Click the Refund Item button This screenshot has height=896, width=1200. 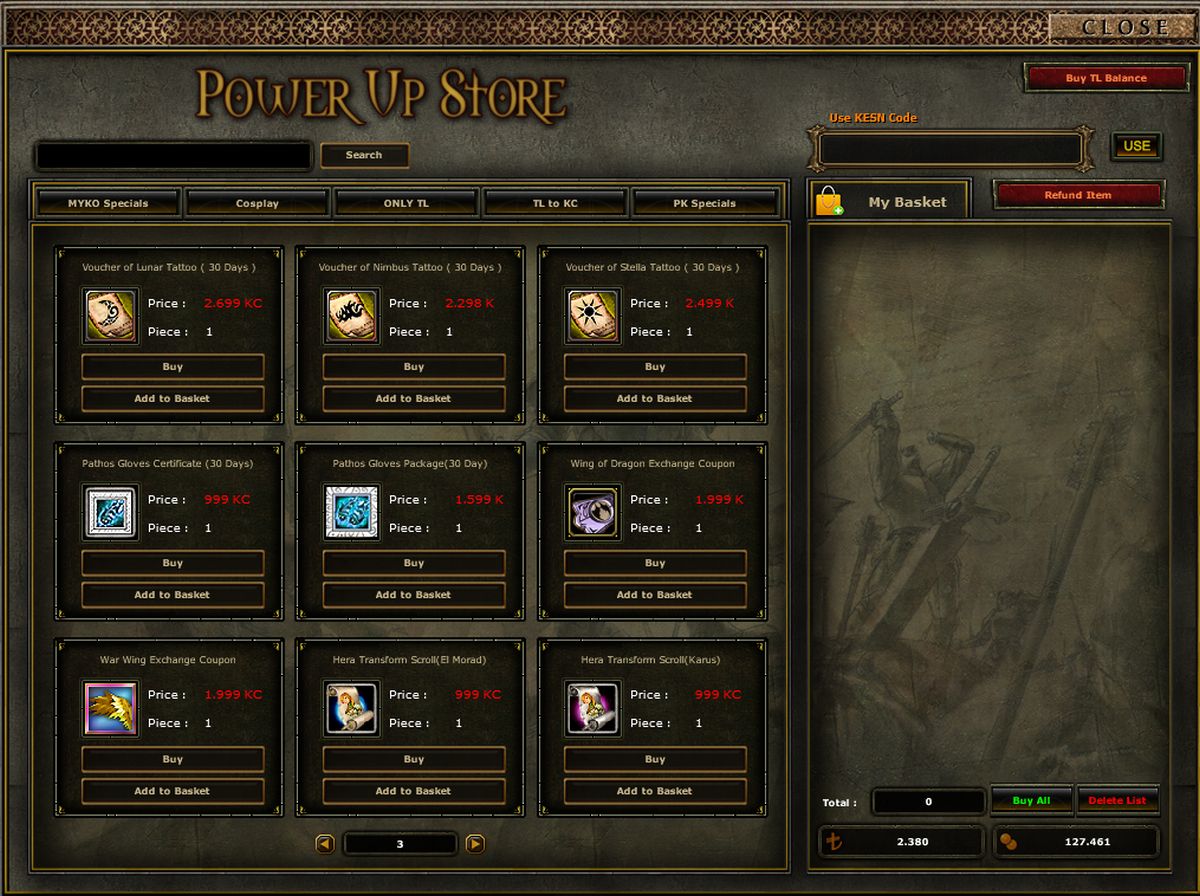pos(1078,195)
